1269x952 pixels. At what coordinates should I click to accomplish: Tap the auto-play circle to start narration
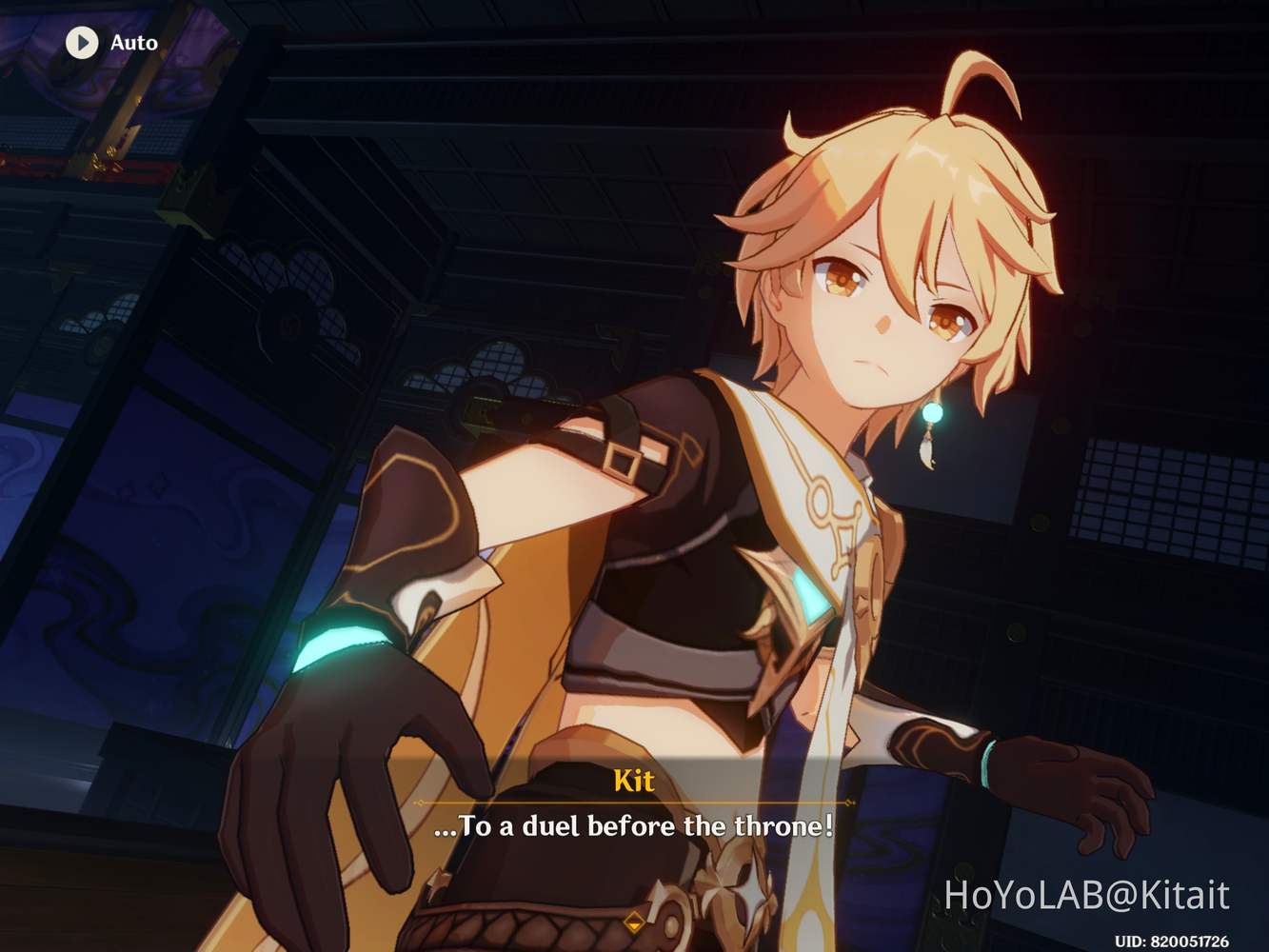coord(82,42)
